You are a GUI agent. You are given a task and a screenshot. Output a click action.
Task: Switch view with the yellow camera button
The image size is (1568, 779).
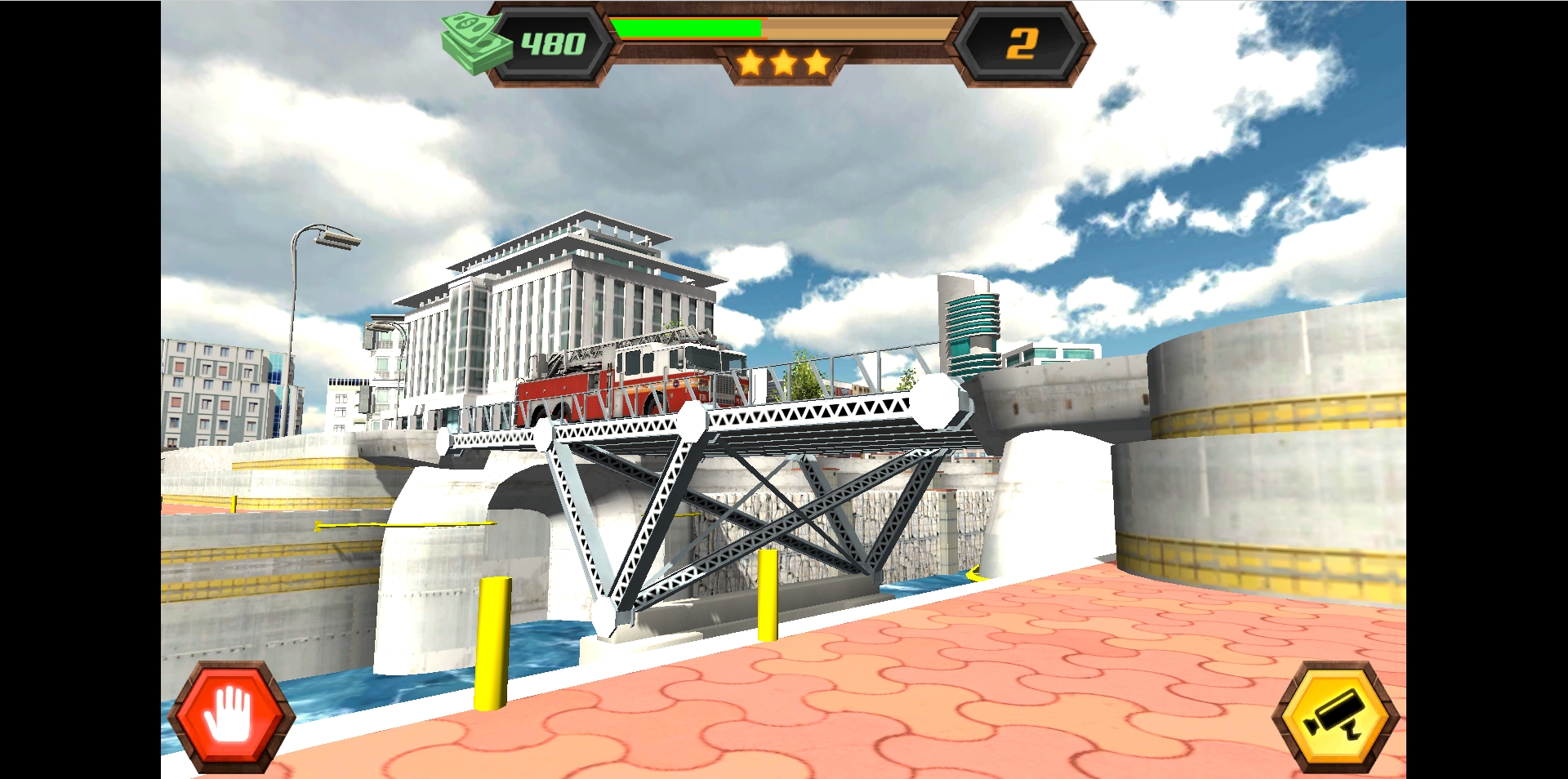click(1335, 717)
